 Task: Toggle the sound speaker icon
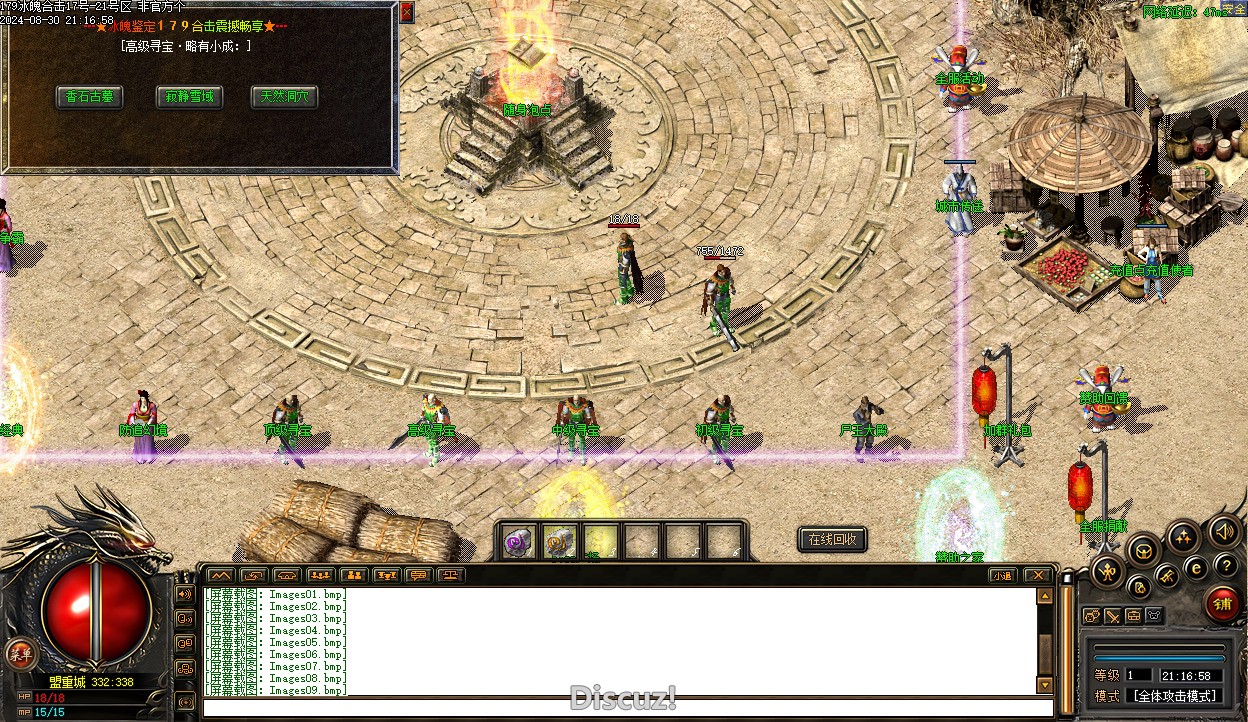tap(1221, 531)
